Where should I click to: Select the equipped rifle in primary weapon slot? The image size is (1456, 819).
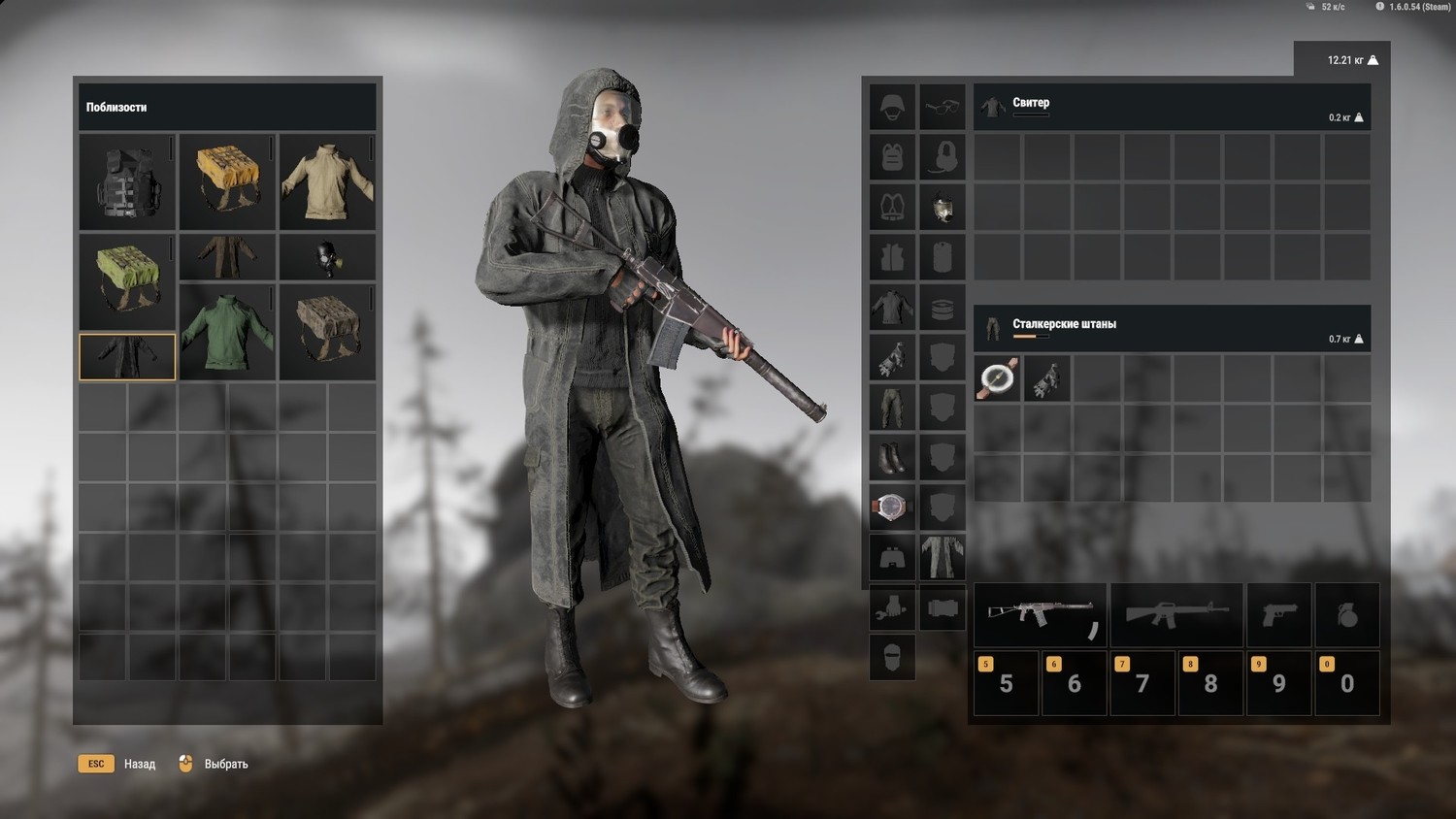click(x=1040, y=614)
